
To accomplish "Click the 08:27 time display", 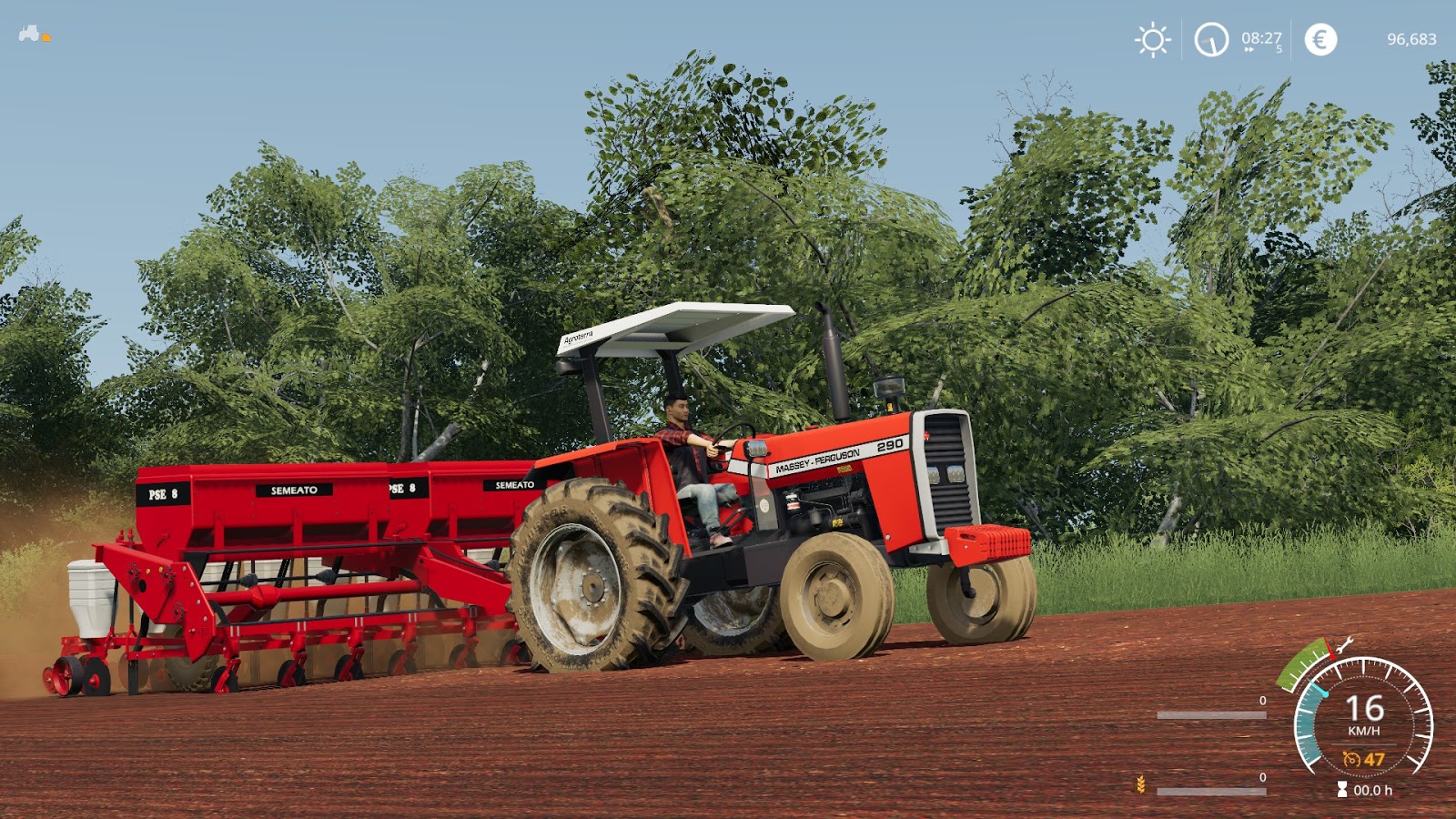I will 1261,38.
